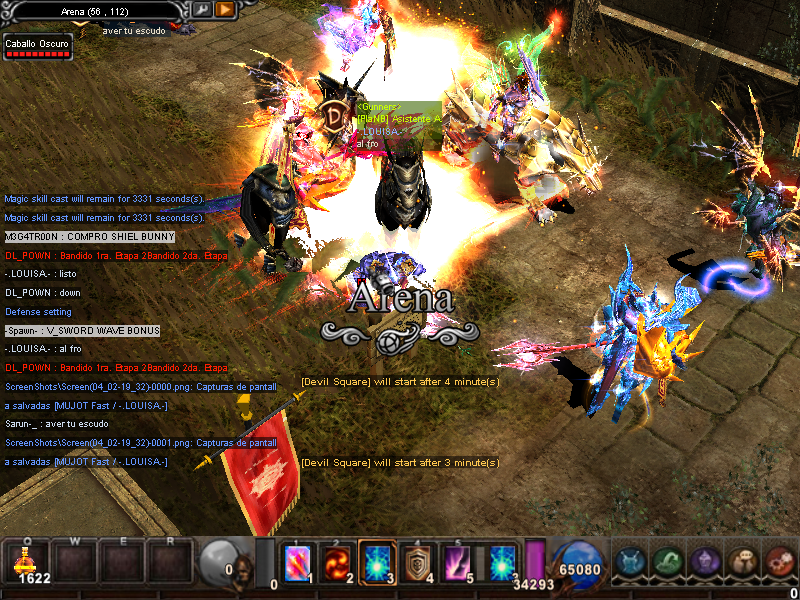Select the Caballo Oscuro pet panel

pos(37,47)
